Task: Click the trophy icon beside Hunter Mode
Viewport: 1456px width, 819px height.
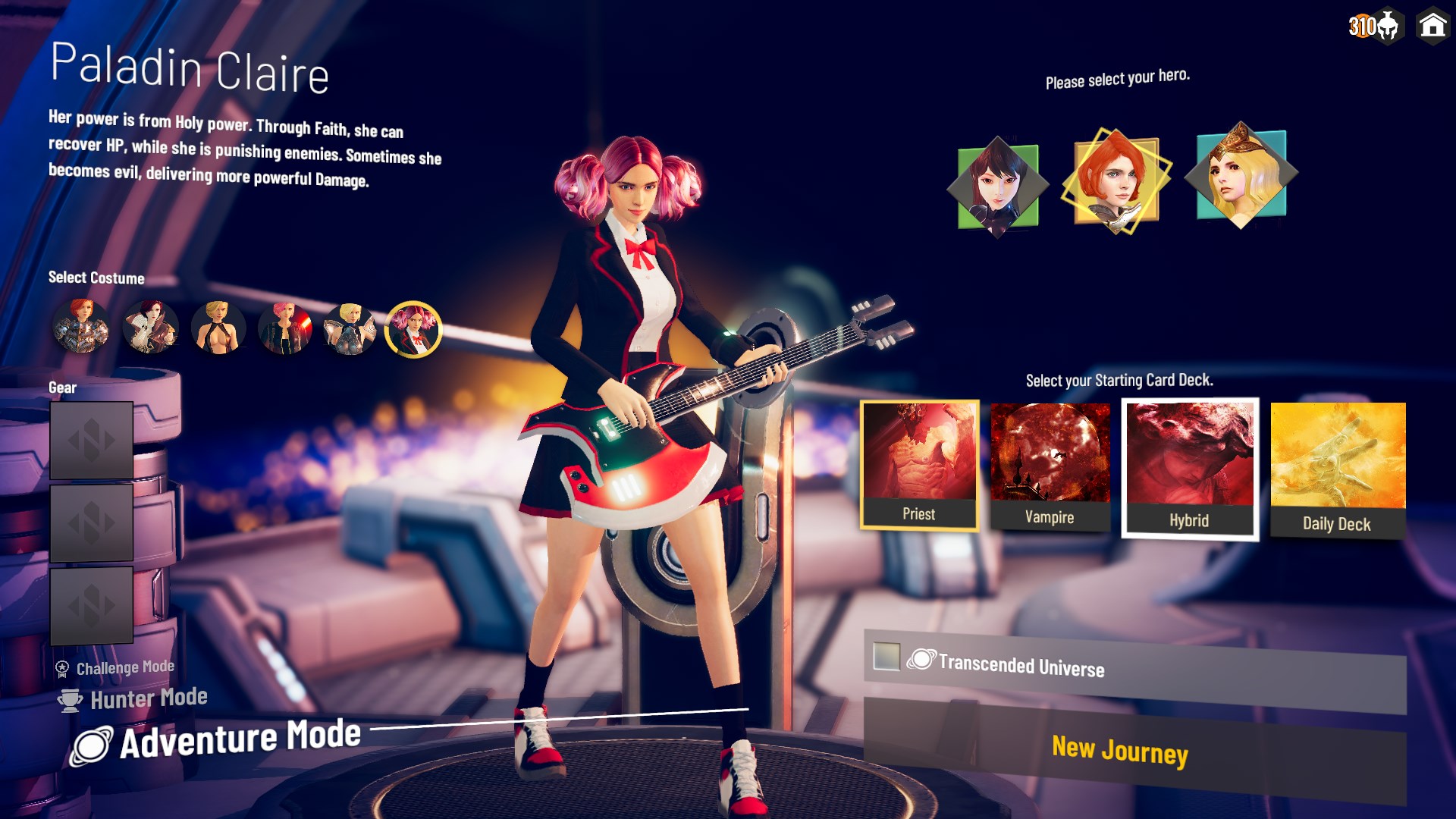Action: [x=70, y=699]
